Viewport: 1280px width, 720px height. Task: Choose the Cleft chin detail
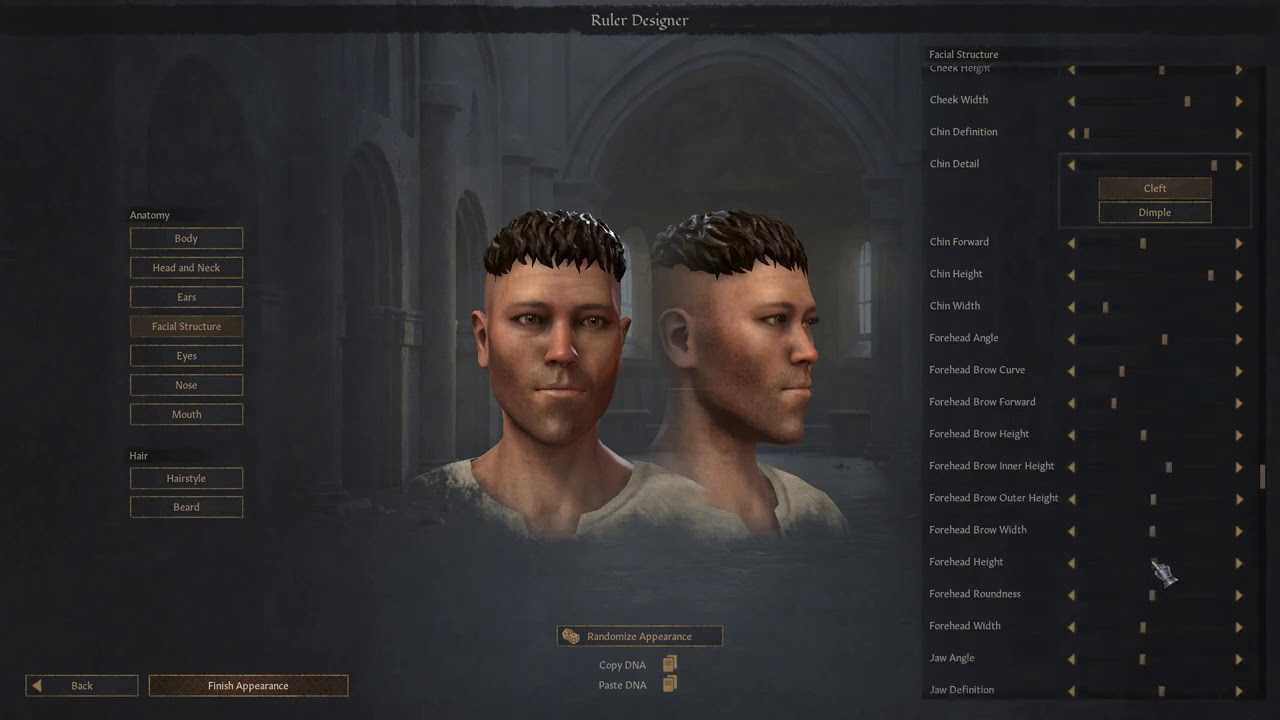point(1155,188)
